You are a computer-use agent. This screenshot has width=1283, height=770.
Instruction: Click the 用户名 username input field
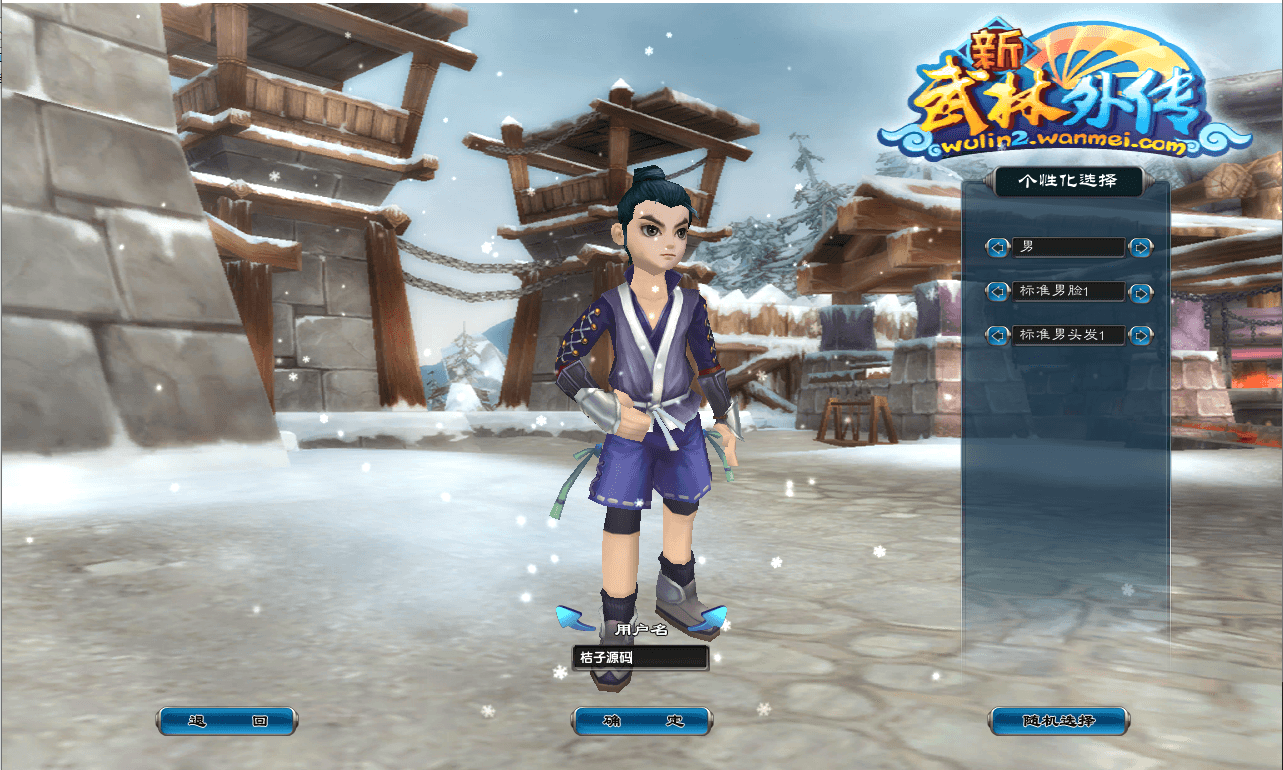coord(640,658)
